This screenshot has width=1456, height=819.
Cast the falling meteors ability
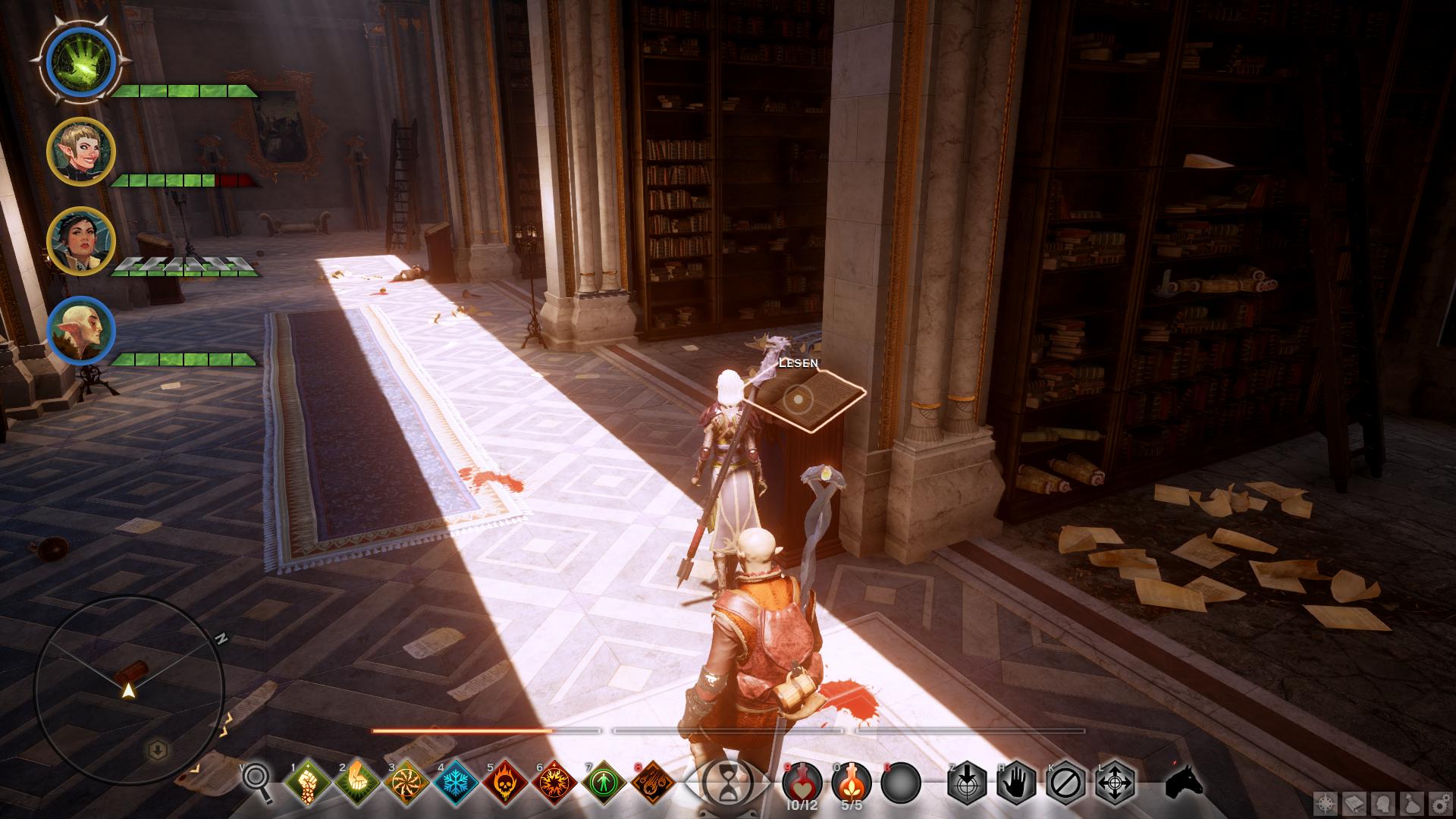pos(653,782)
